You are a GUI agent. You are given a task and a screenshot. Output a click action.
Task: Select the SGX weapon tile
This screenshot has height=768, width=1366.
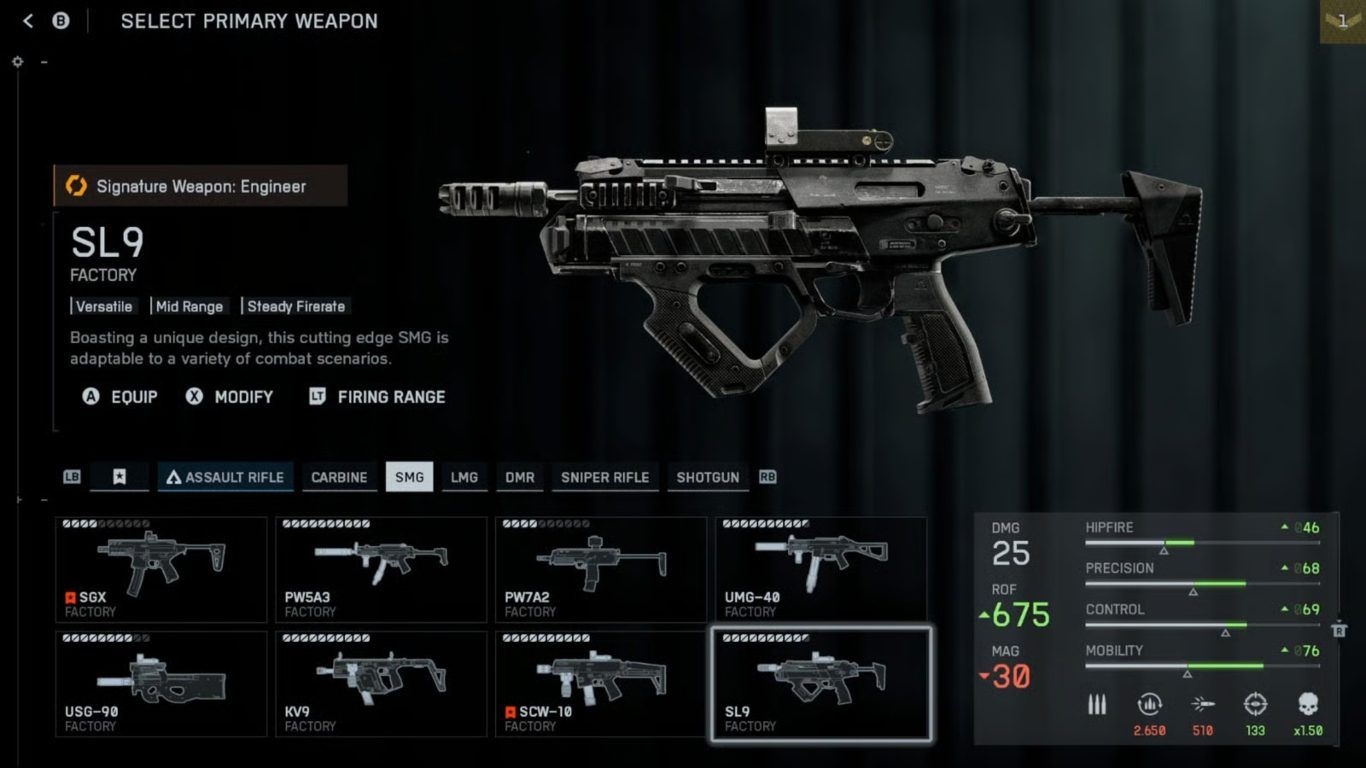click(x=161, y=569)
